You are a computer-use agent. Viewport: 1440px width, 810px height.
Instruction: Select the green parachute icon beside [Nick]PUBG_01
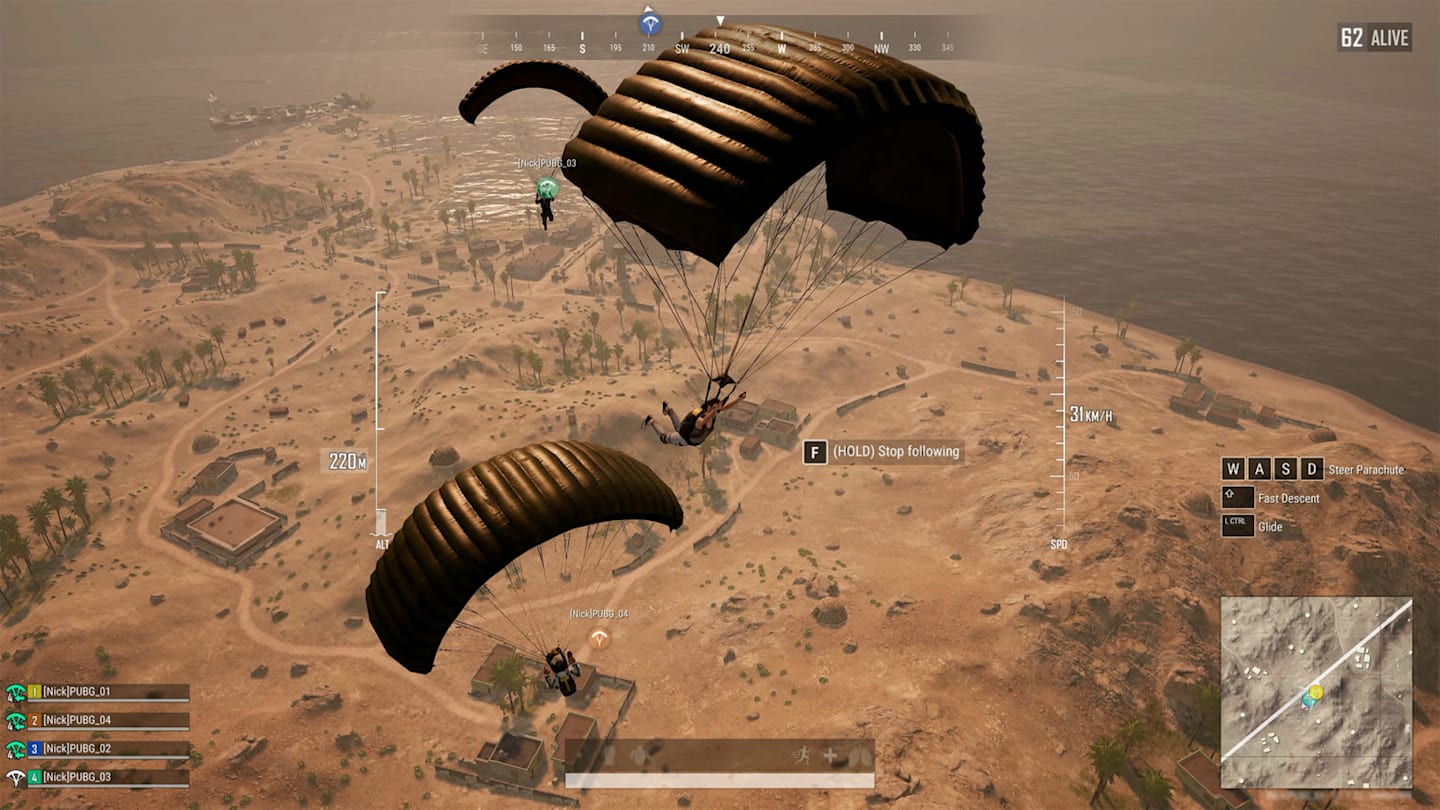[15, 691]
